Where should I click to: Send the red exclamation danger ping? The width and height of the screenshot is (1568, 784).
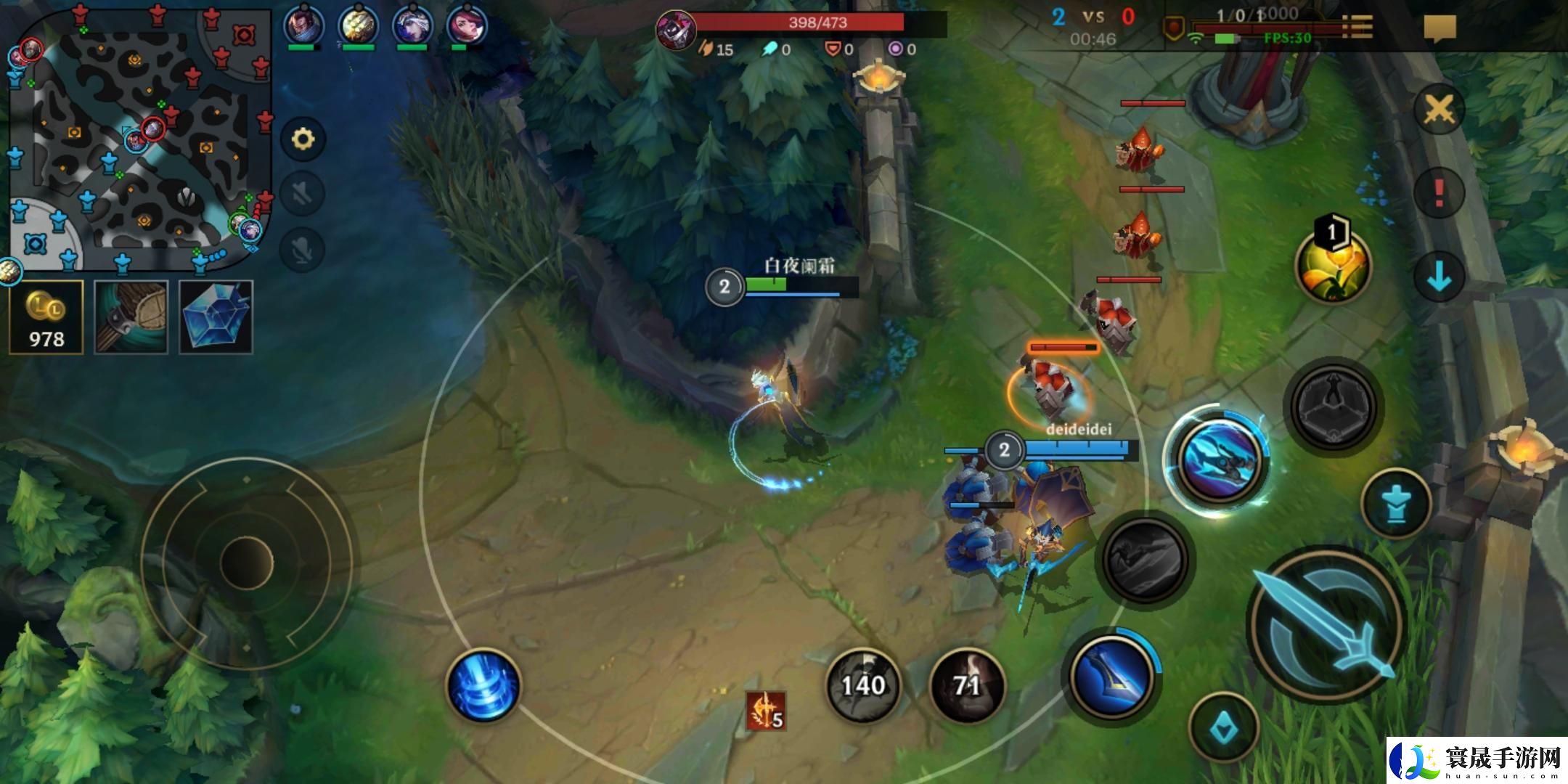(1439, 193)
